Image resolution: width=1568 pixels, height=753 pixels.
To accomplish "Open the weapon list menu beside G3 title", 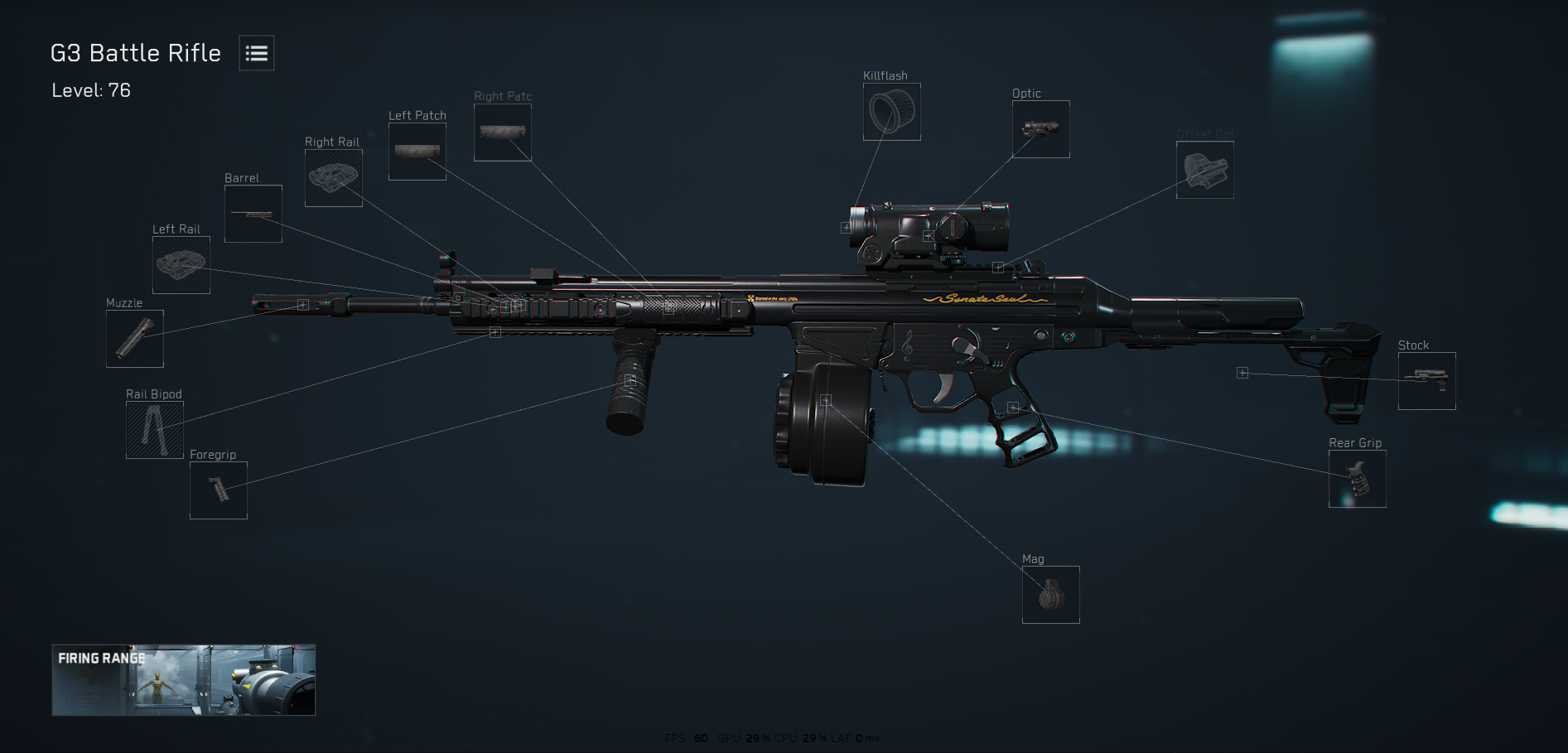I will click(x=255, y=53).
